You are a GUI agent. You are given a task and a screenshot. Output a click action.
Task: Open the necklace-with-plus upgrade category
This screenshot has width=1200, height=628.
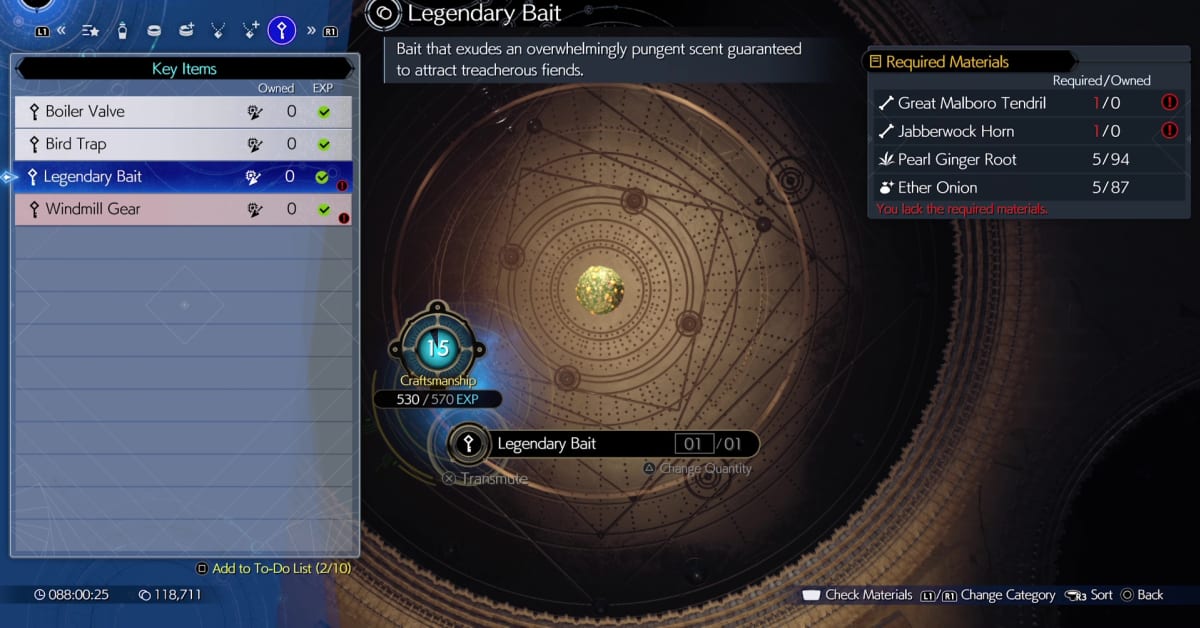coord(250,30)
